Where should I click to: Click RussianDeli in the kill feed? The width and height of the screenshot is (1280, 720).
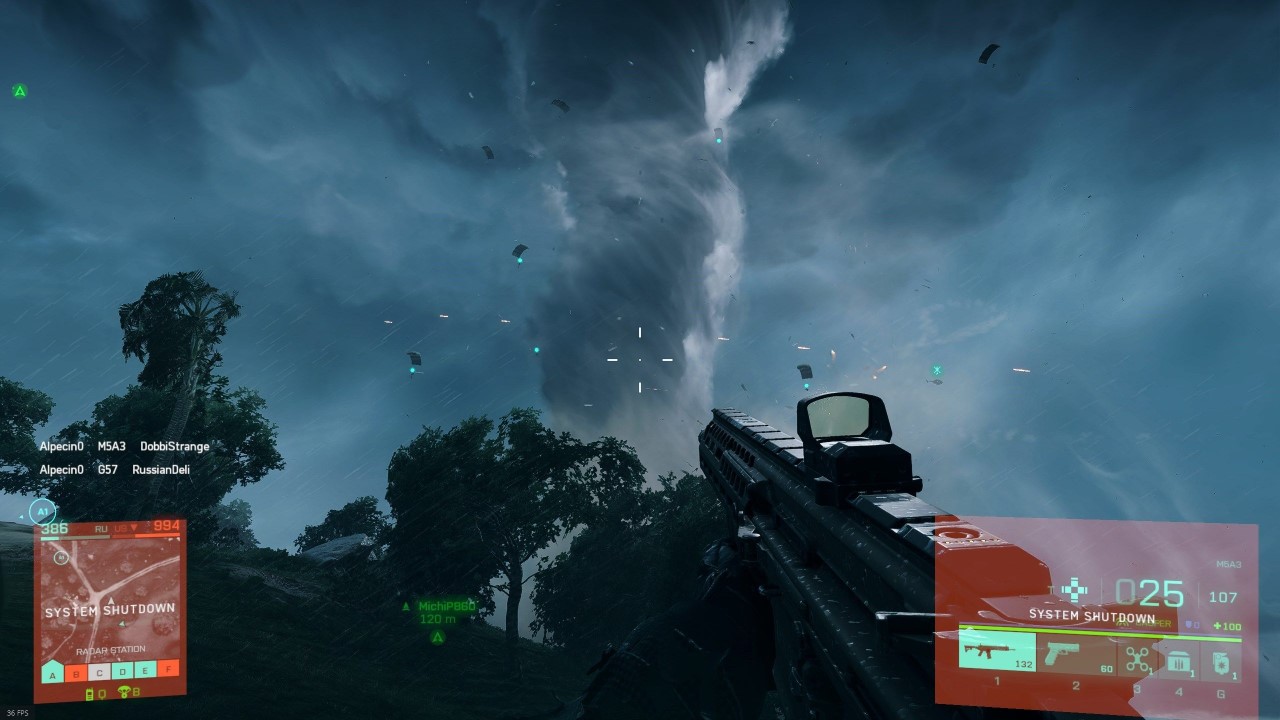click(164, 468)
